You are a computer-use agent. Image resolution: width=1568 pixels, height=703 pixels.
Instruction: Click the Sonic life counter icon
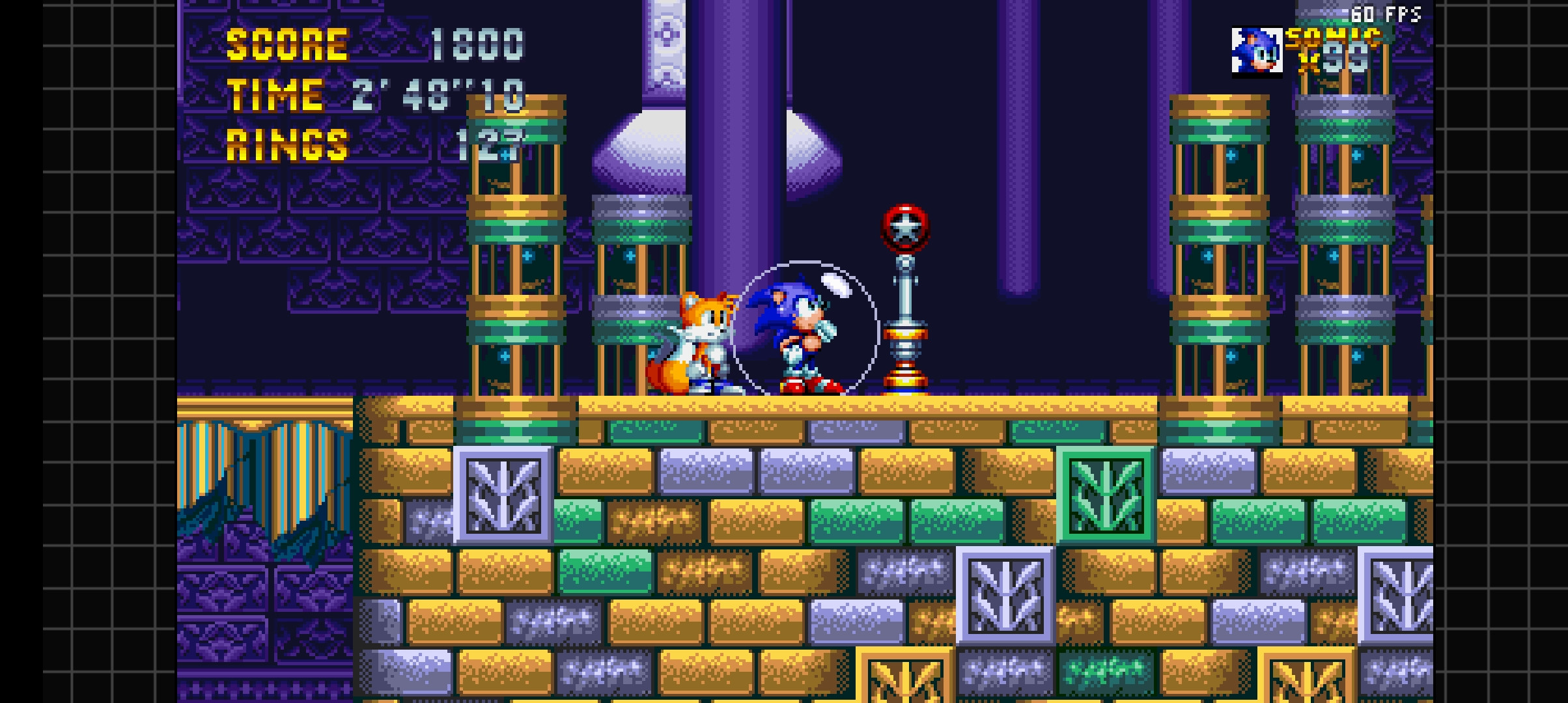(x=1258, y=51)
